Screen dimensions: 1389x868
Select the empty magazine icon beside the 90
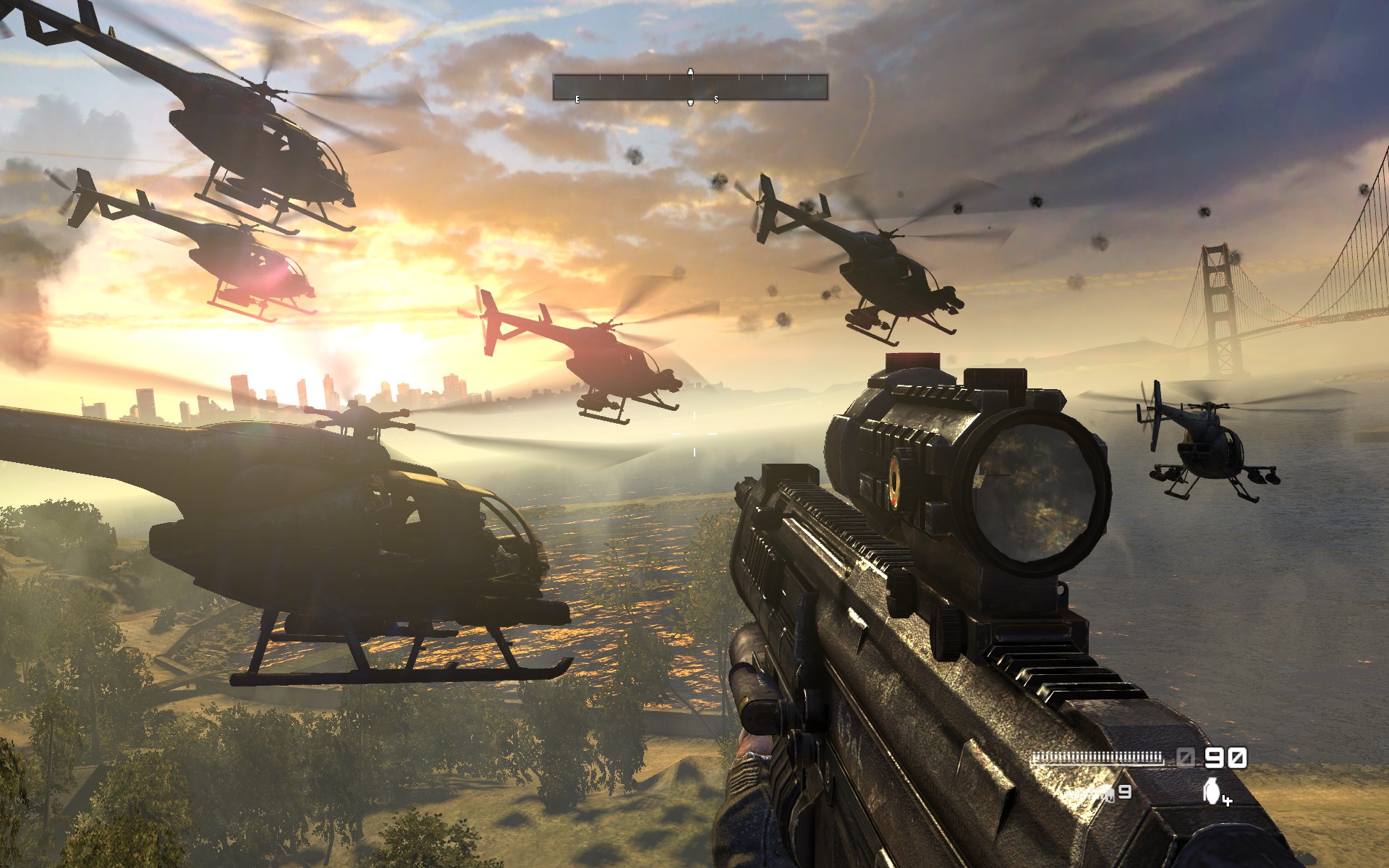(1185, 756)
